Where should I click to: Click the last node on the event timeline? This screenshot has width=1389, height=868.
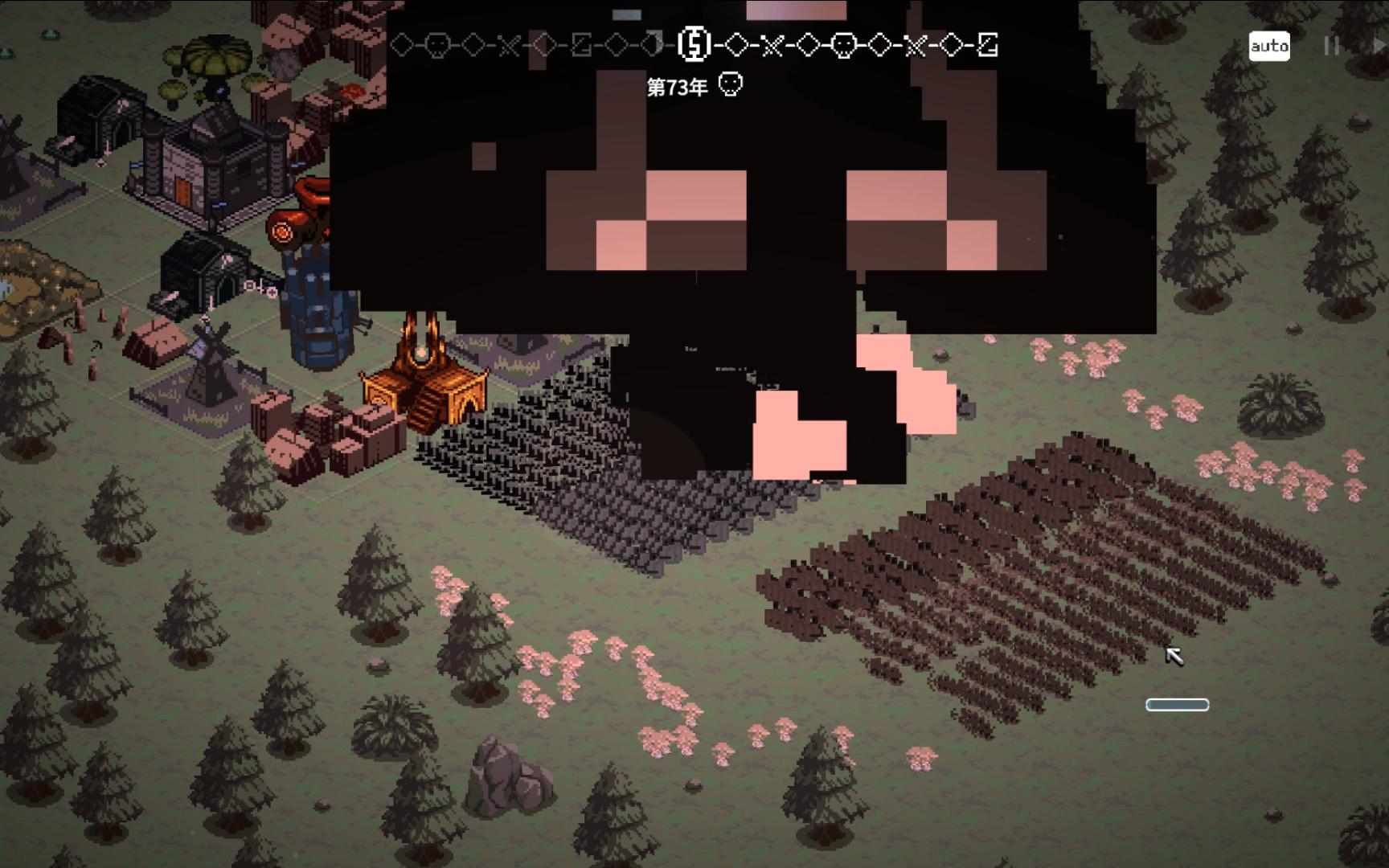[988, 45]
